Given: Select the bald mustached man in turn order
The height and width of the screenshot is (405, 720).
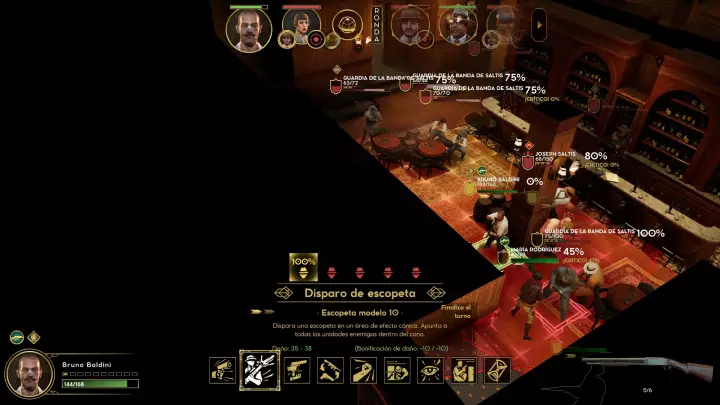Looking at the screenshot, I should coord(249,28).
